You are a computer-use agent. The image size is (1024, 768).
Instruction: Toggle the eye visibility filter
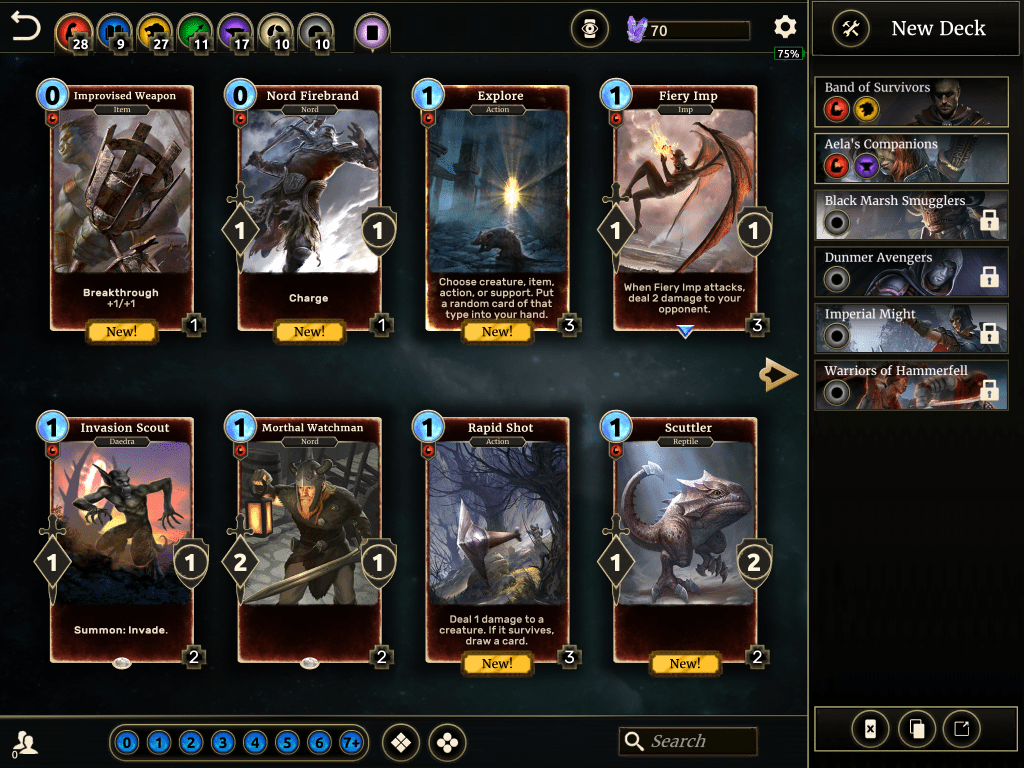[x=590, y=30]
